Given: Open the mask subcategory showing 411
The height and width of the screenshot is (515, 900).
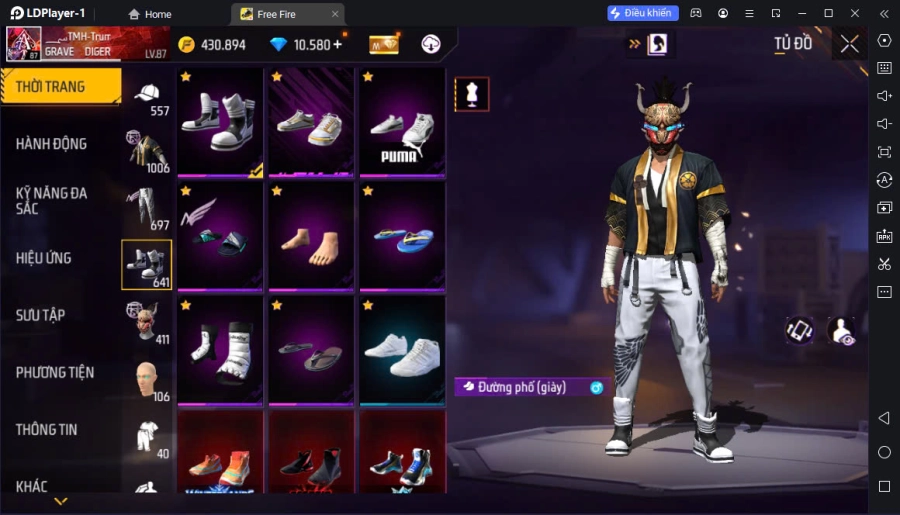Looking at the screenshot, I should click(x=147, y=322).
